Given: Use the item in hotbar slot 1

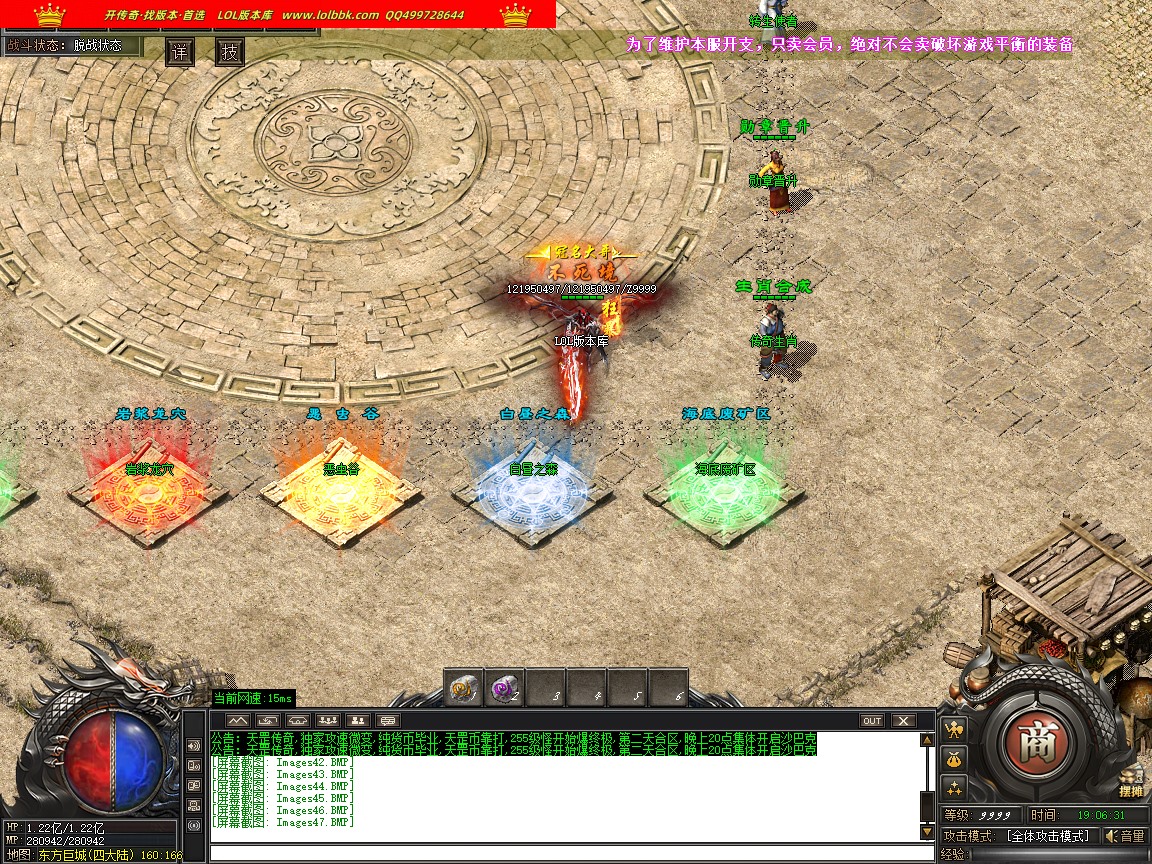Looking at the screenshot, I should point(463,689).
